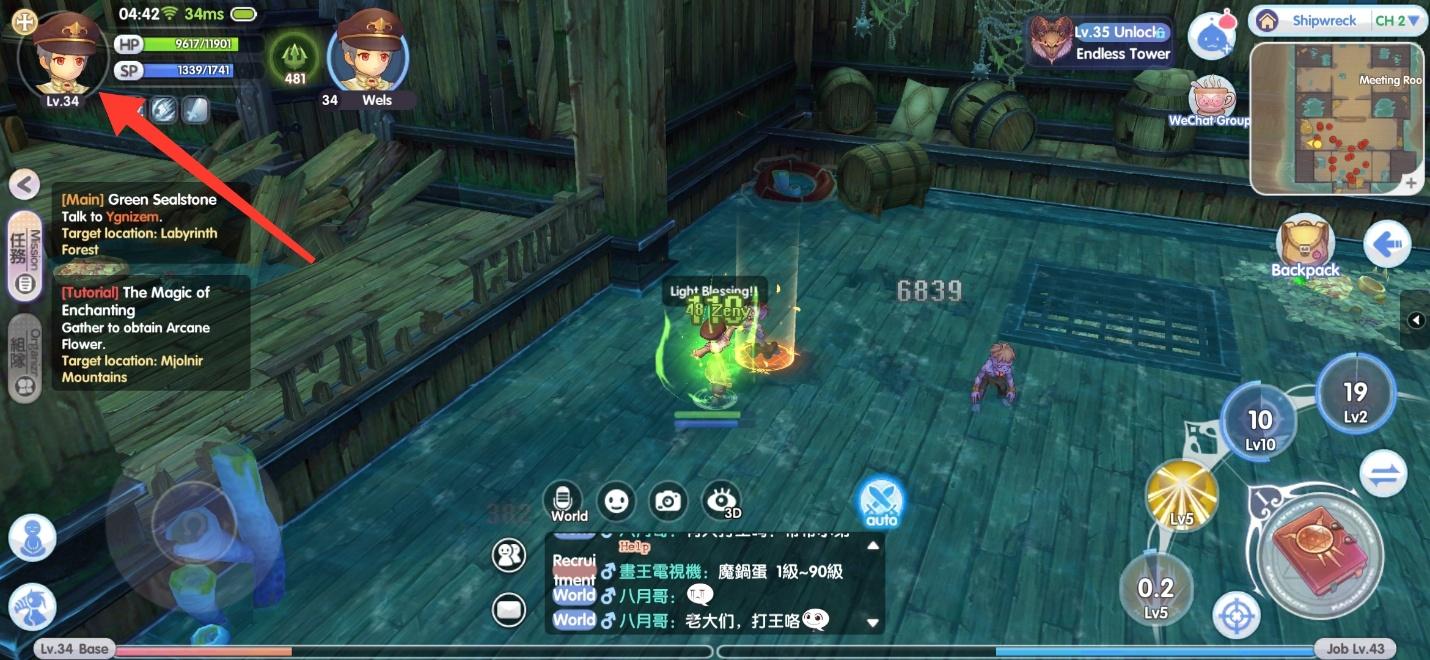
Task: Select The Magic of Enchanting tutorial quest
Action: (150, 334)
